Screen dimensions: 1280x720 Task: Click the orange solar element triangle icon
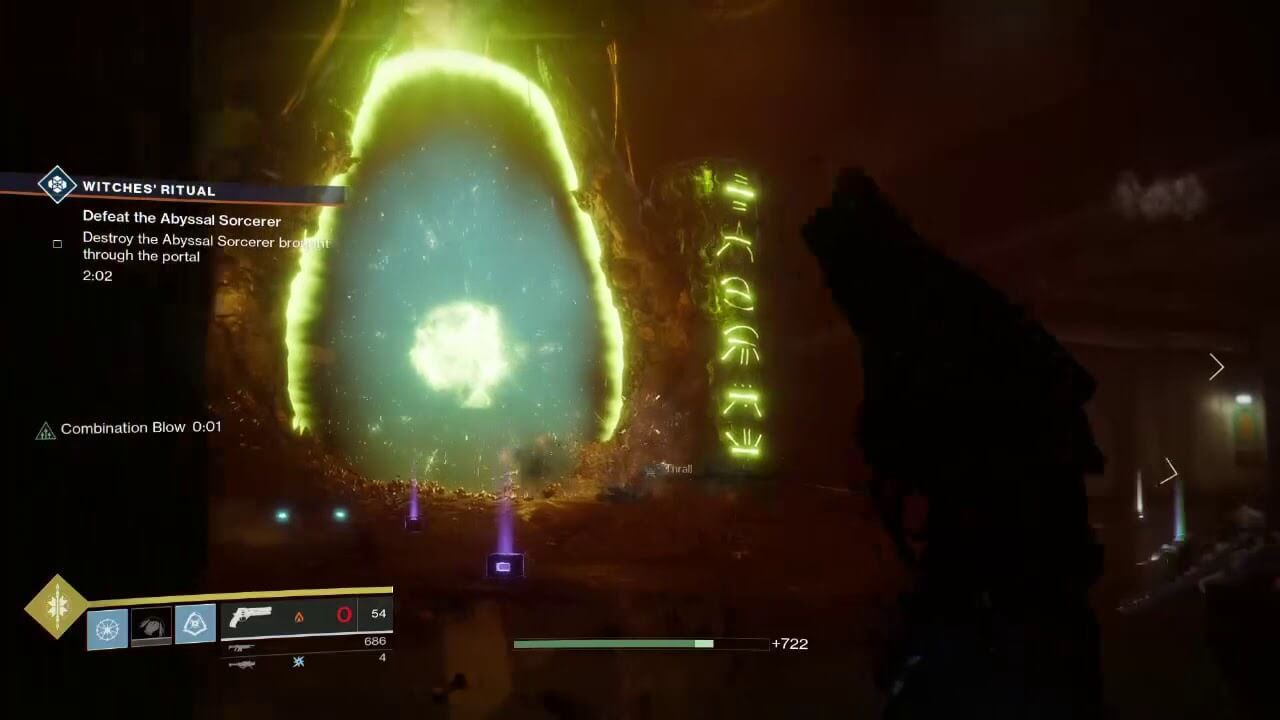point(298,616)
